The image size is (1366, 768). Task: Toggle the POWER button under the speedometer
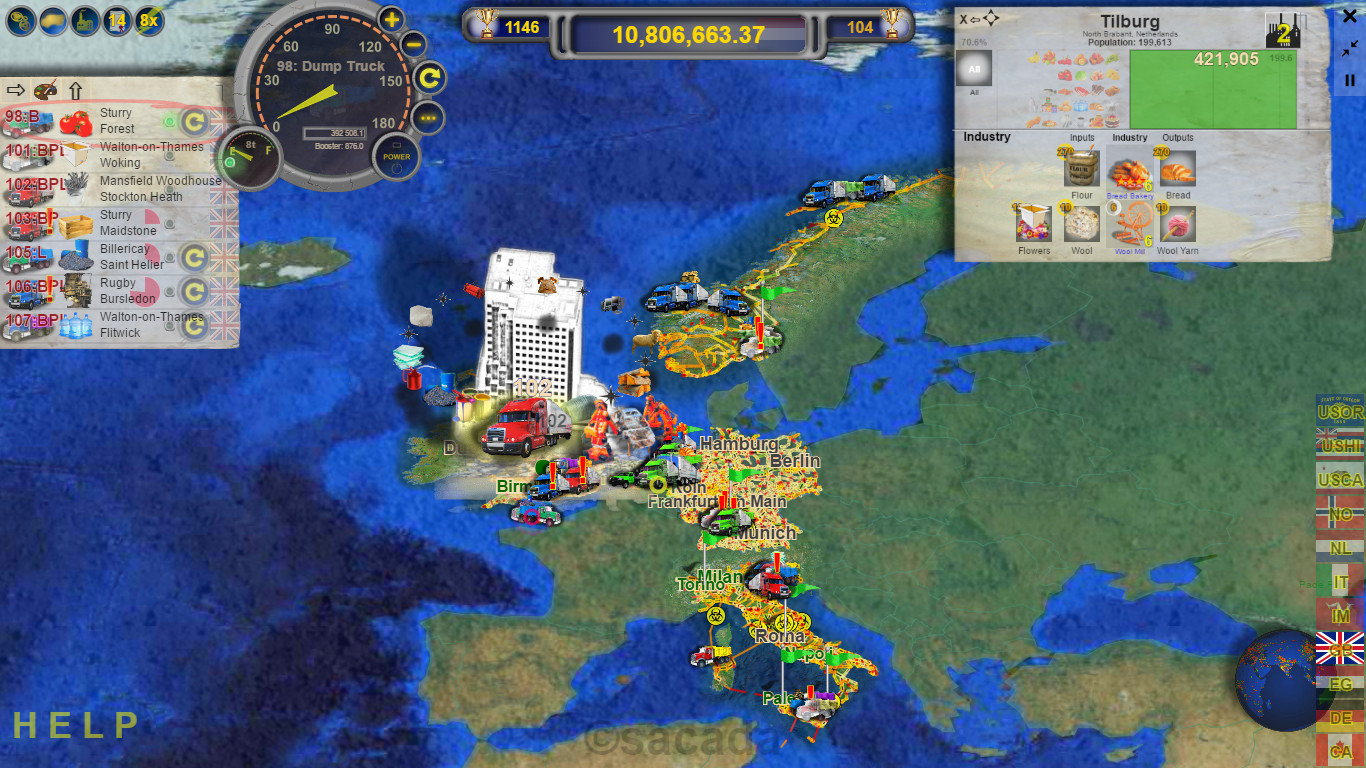pyautogui.click(x=397, y=156)
